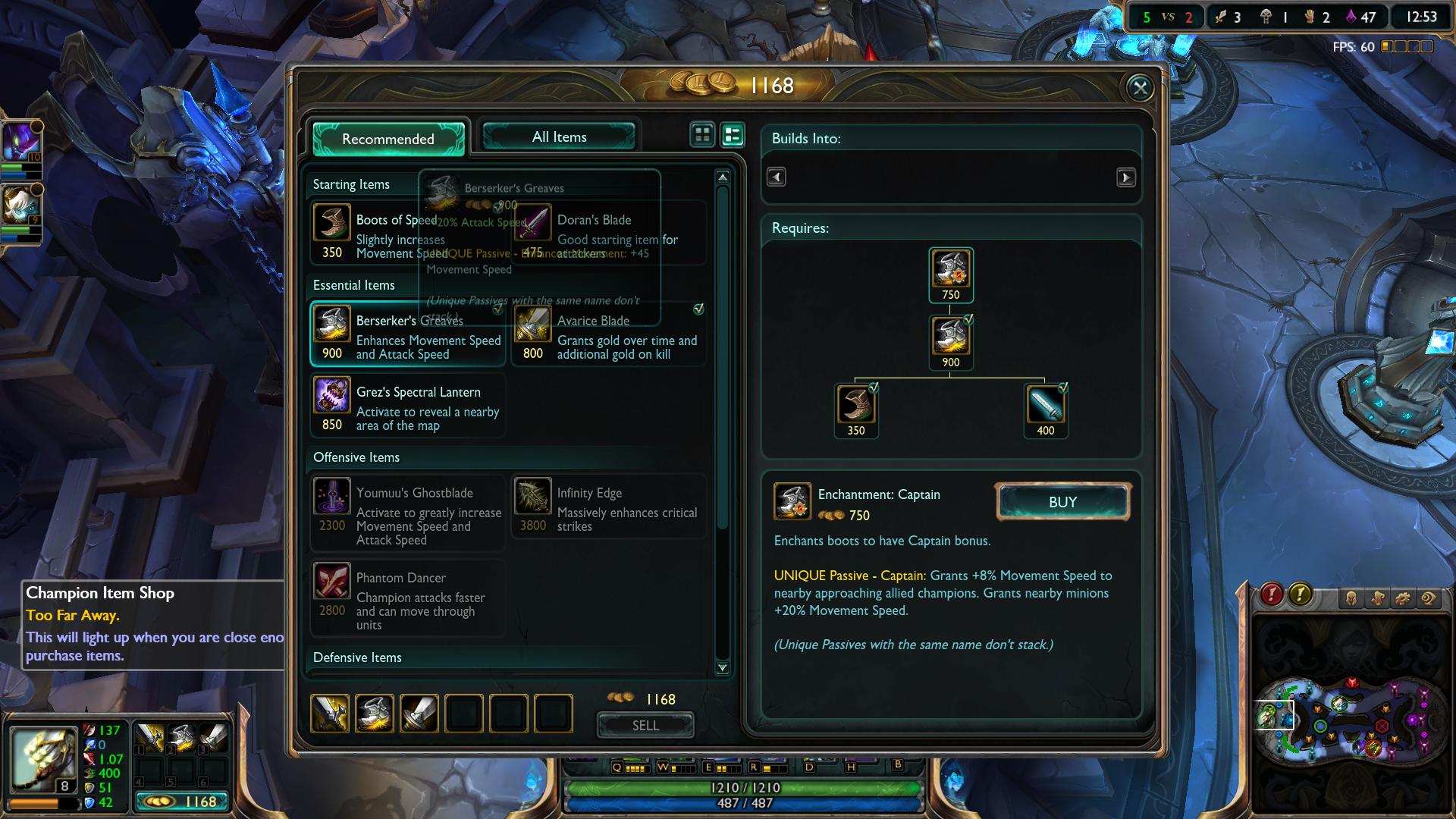Click the Builds Into left arrow
This screenshot has height=819, width=1456.
776,177
